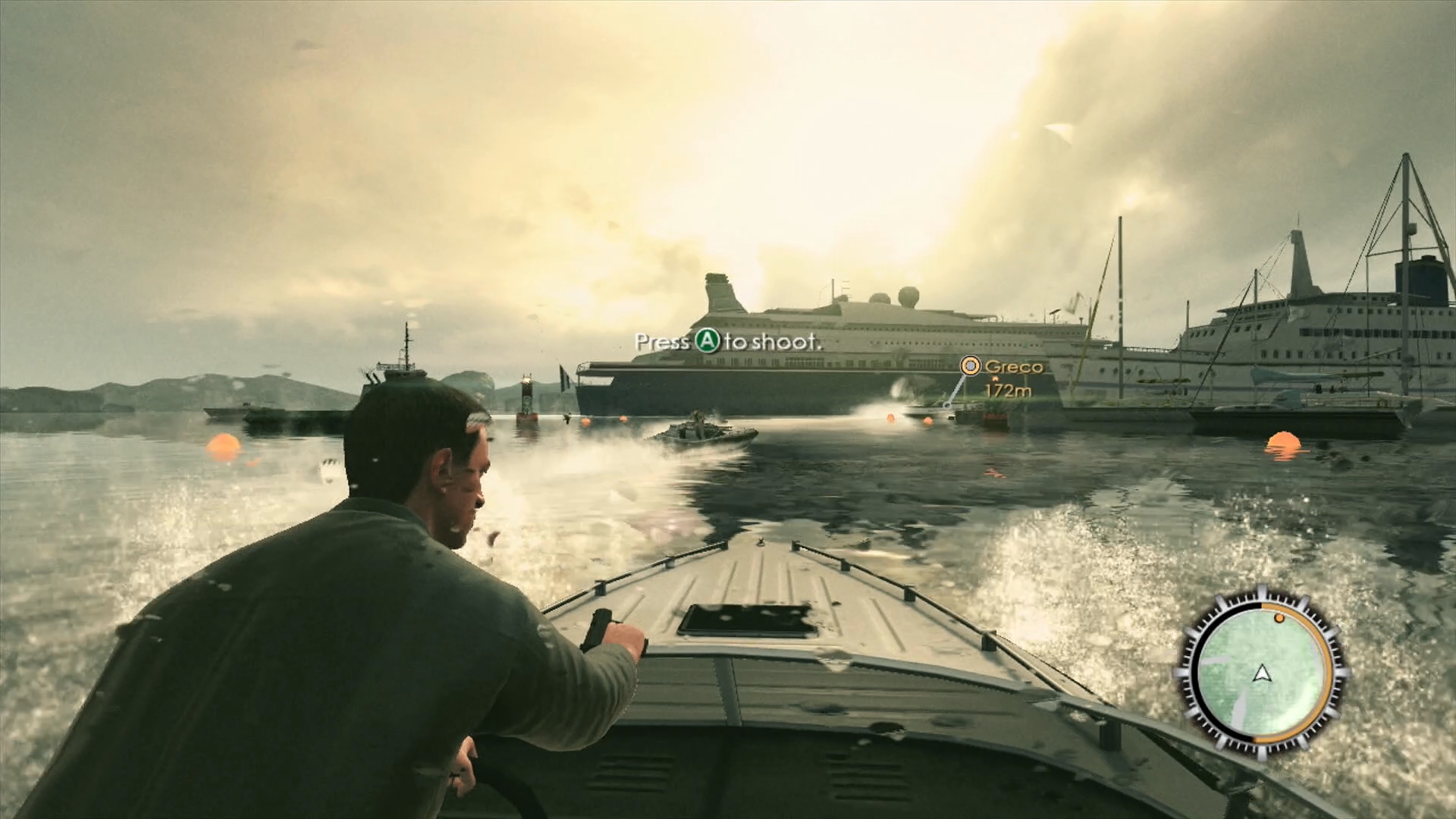
Task: Select the Greco objective marker
Action: (x=970, y=366)
